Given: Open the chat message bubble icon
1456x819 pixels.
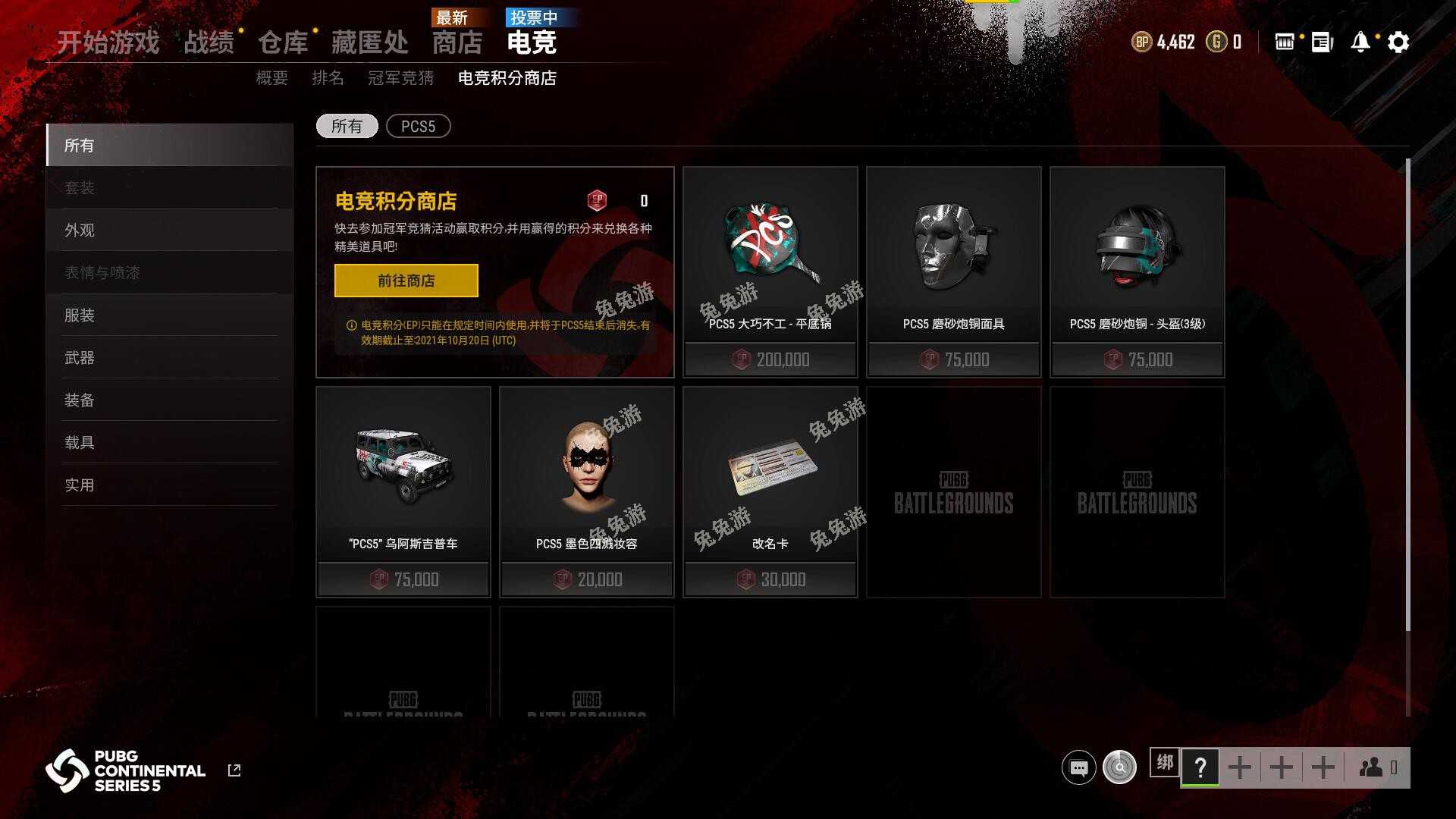Looking at the screenshot, I should point(1078,768).
